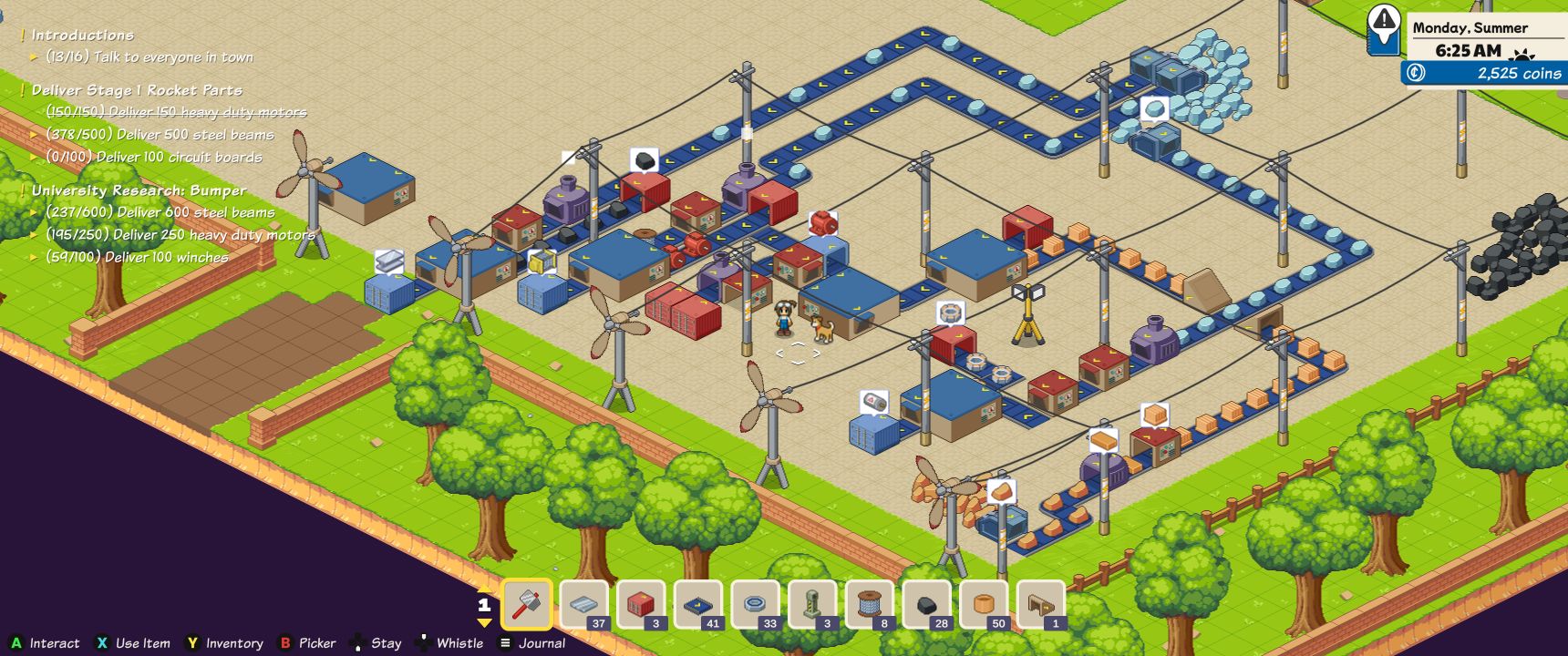Switch hotbar page with the down arrow
Image resolution: width=1568 pixels, height=656 pixels.
click(484, 623)
